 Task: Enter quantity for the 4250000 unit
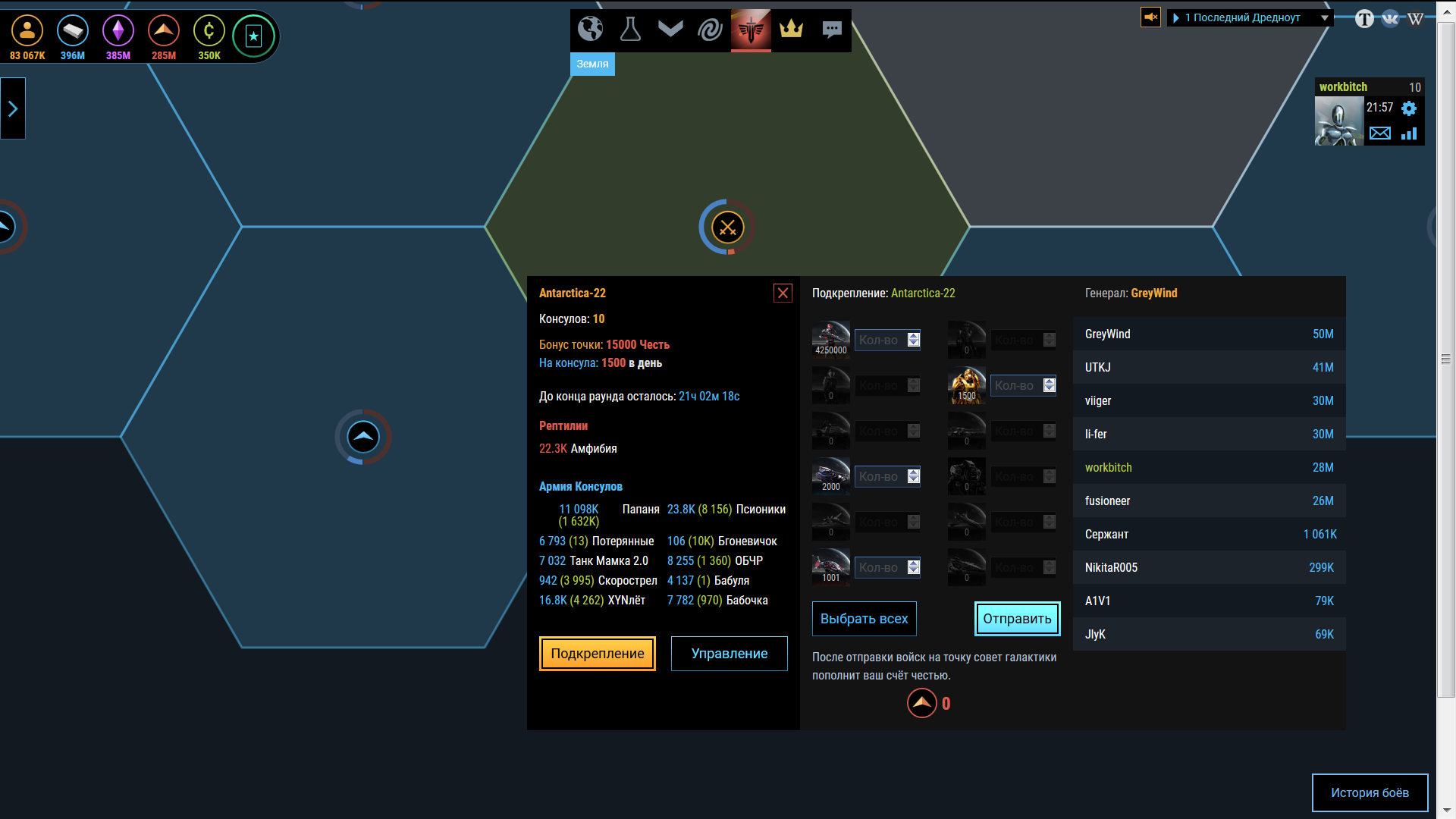[880, 340]
